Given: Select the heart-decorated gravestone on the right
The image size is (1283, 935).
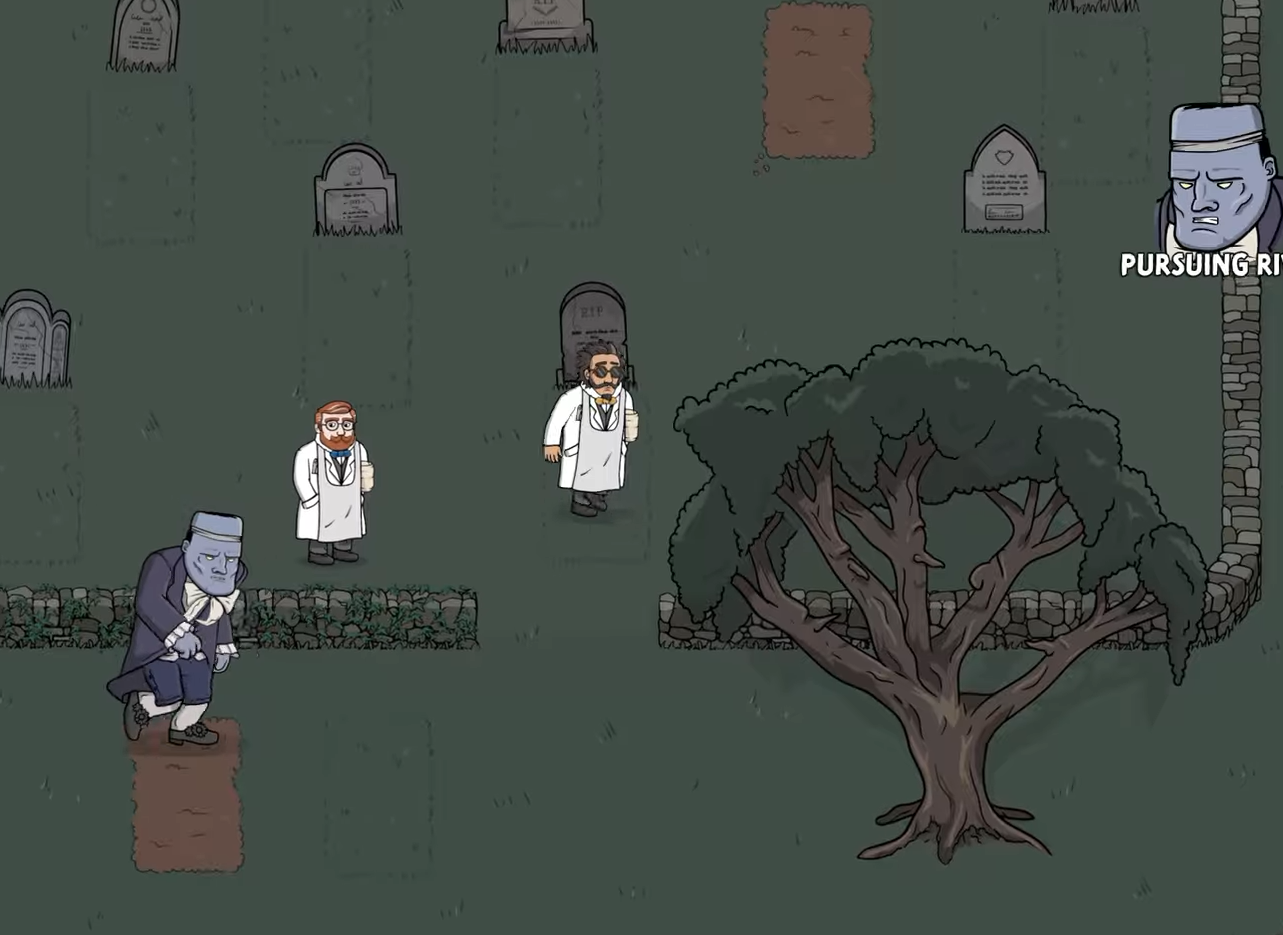Looking at the screenshot, I should [x=1002, y=180].
